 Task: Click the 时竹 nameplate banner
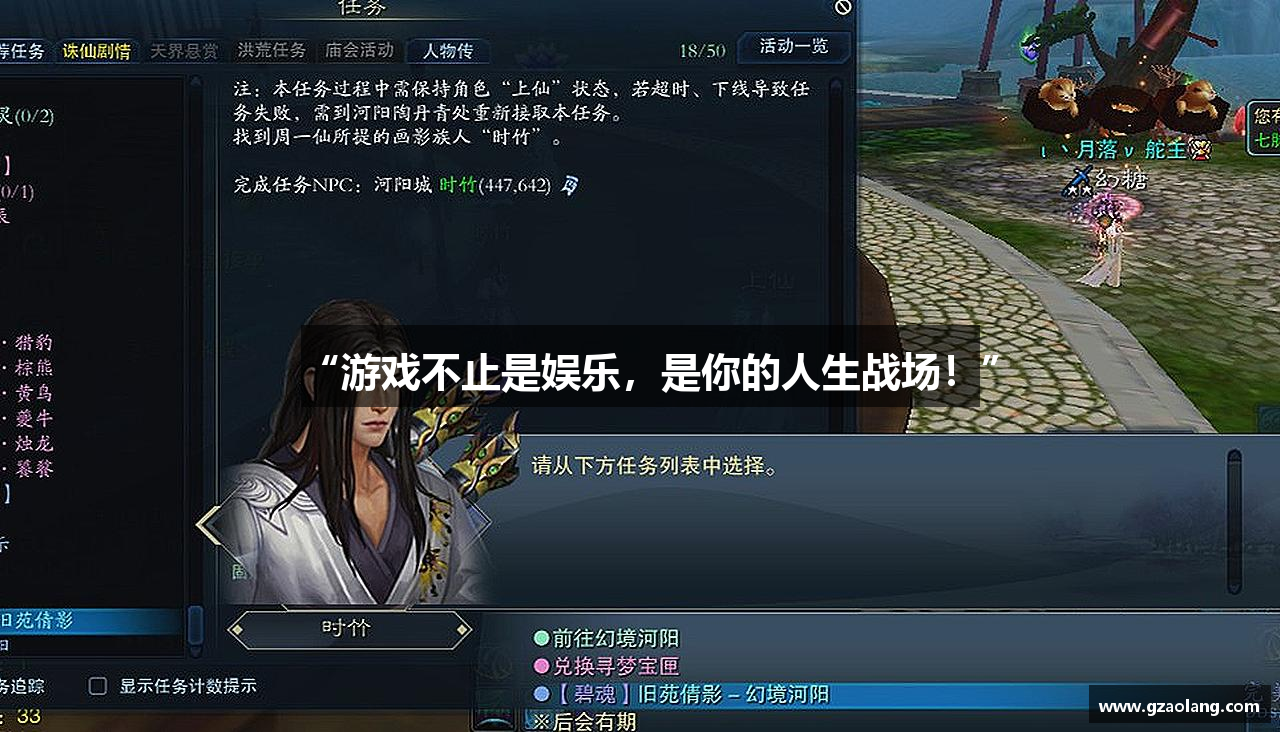tap(347, 629)
